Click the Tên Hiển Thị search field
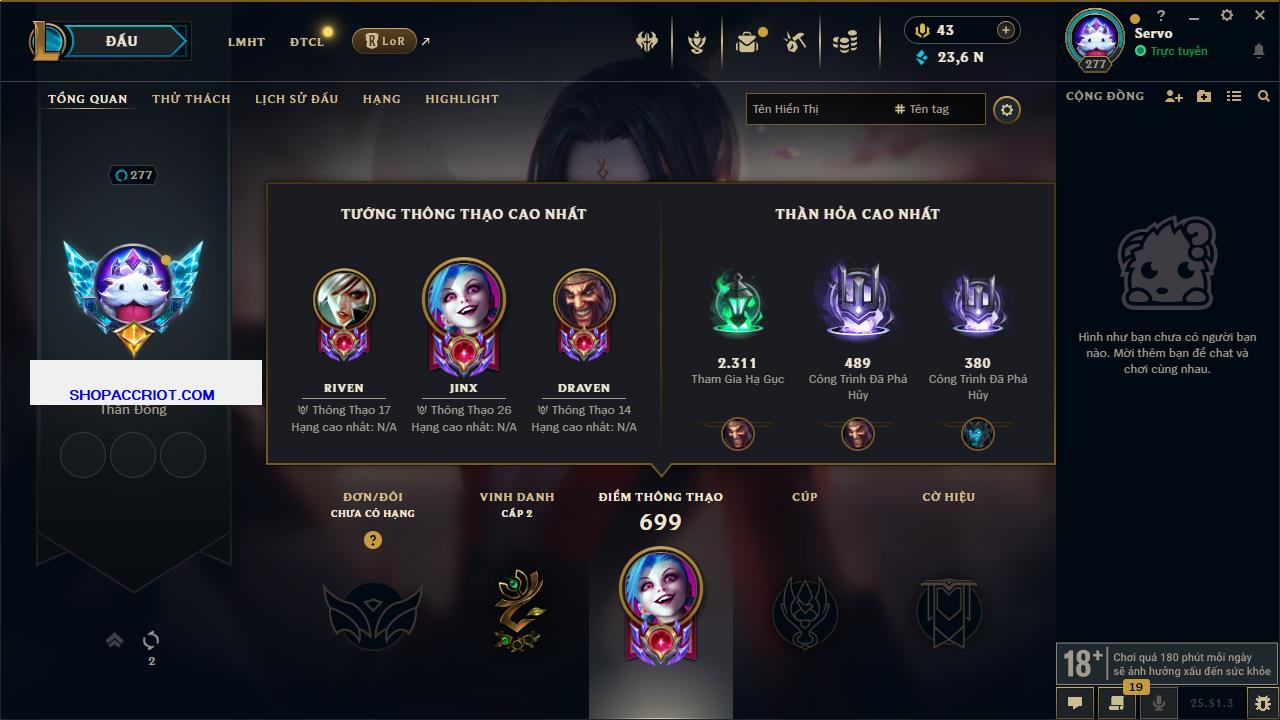1280x720 pixels. pyautogui.click(x=815, y=109)
